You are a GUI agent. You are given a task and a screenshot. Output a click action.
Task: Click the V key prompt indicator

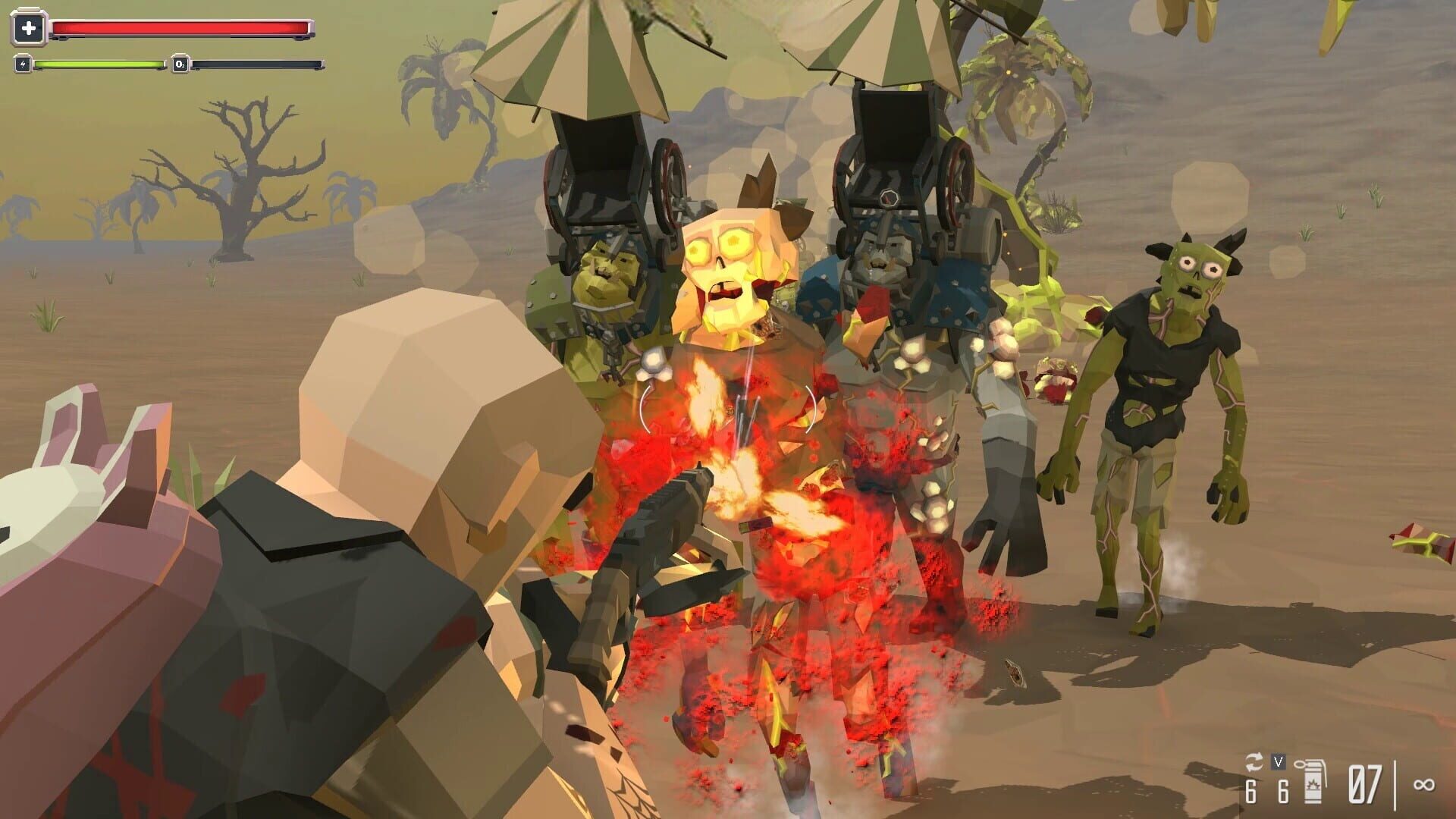click(1279, 763)
